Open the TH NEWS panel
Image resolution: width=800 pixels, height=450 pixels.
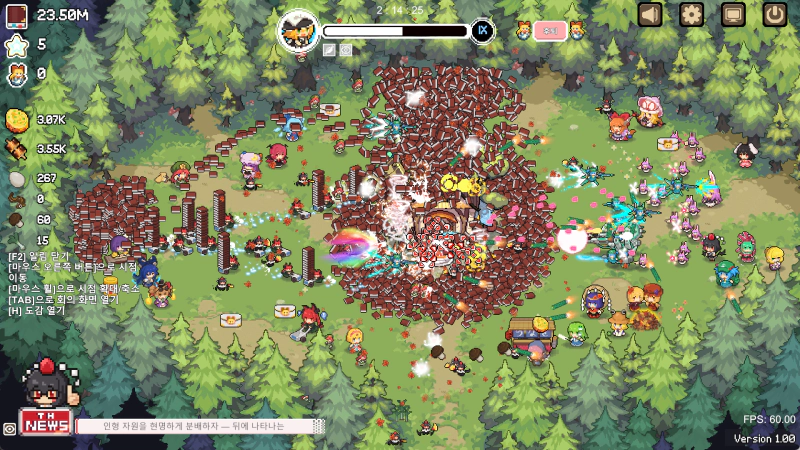45,423
